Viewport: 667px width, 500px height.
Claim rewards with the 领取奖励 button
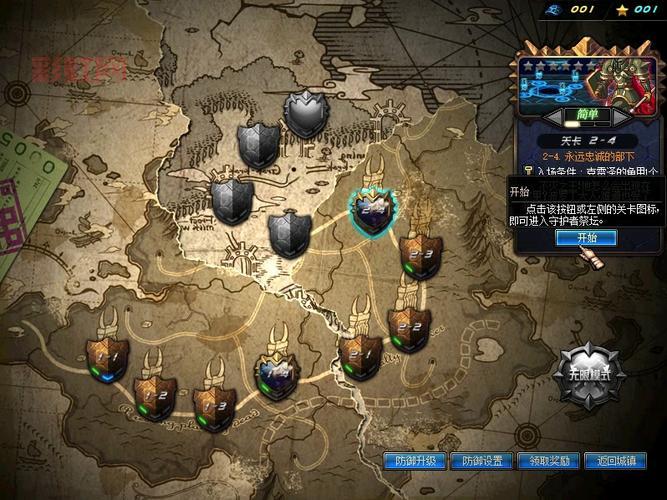click(550, 461)
